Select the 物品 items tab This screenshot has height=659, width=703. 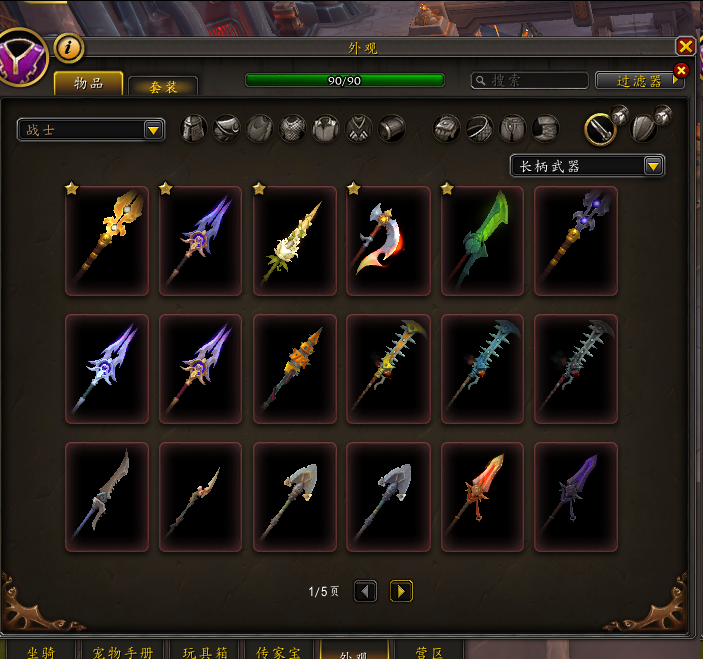(89, 83)
